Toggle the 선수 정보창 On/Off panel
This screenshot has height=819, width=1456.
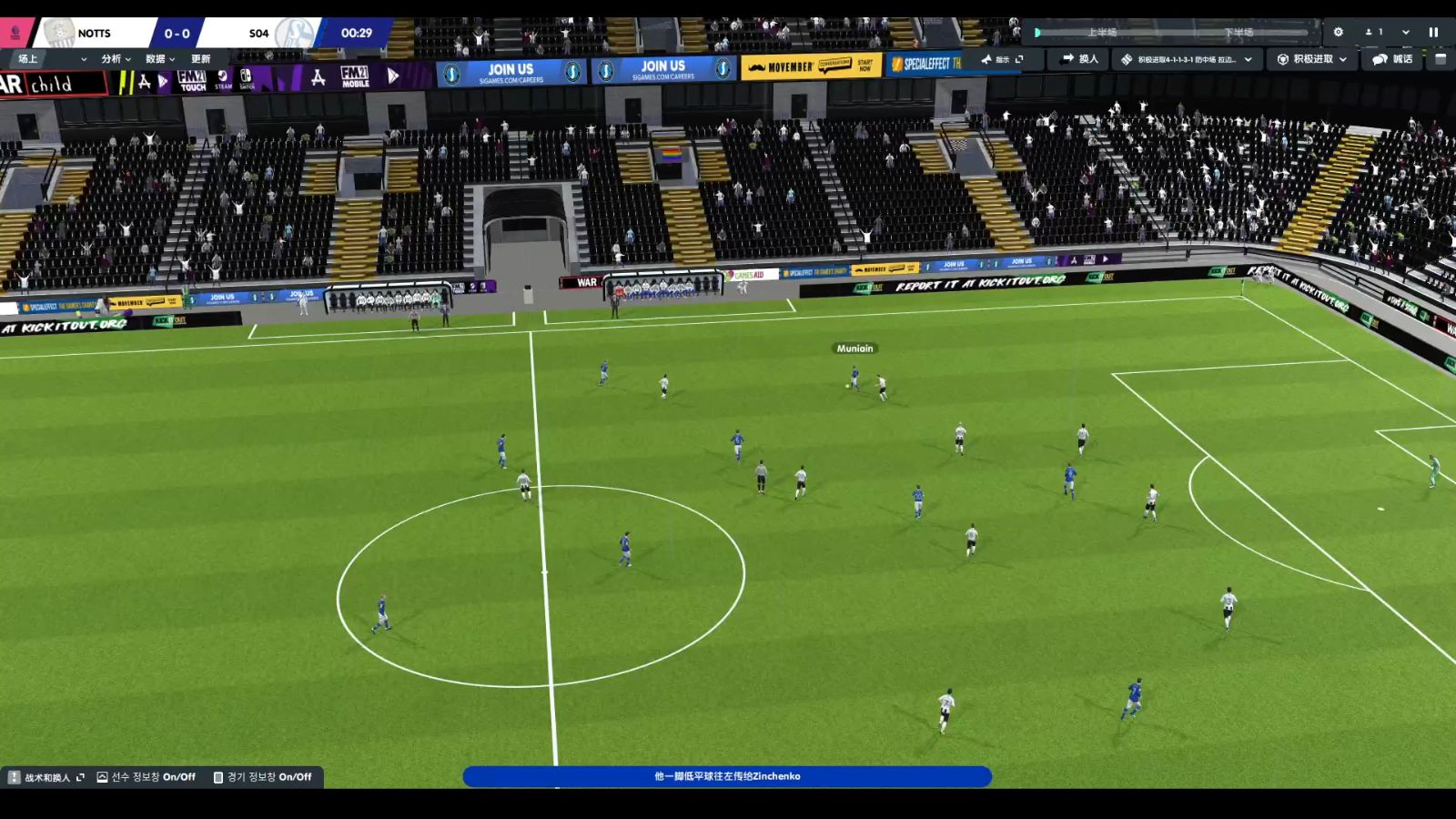pyautogui.click(x=147, y=777)
